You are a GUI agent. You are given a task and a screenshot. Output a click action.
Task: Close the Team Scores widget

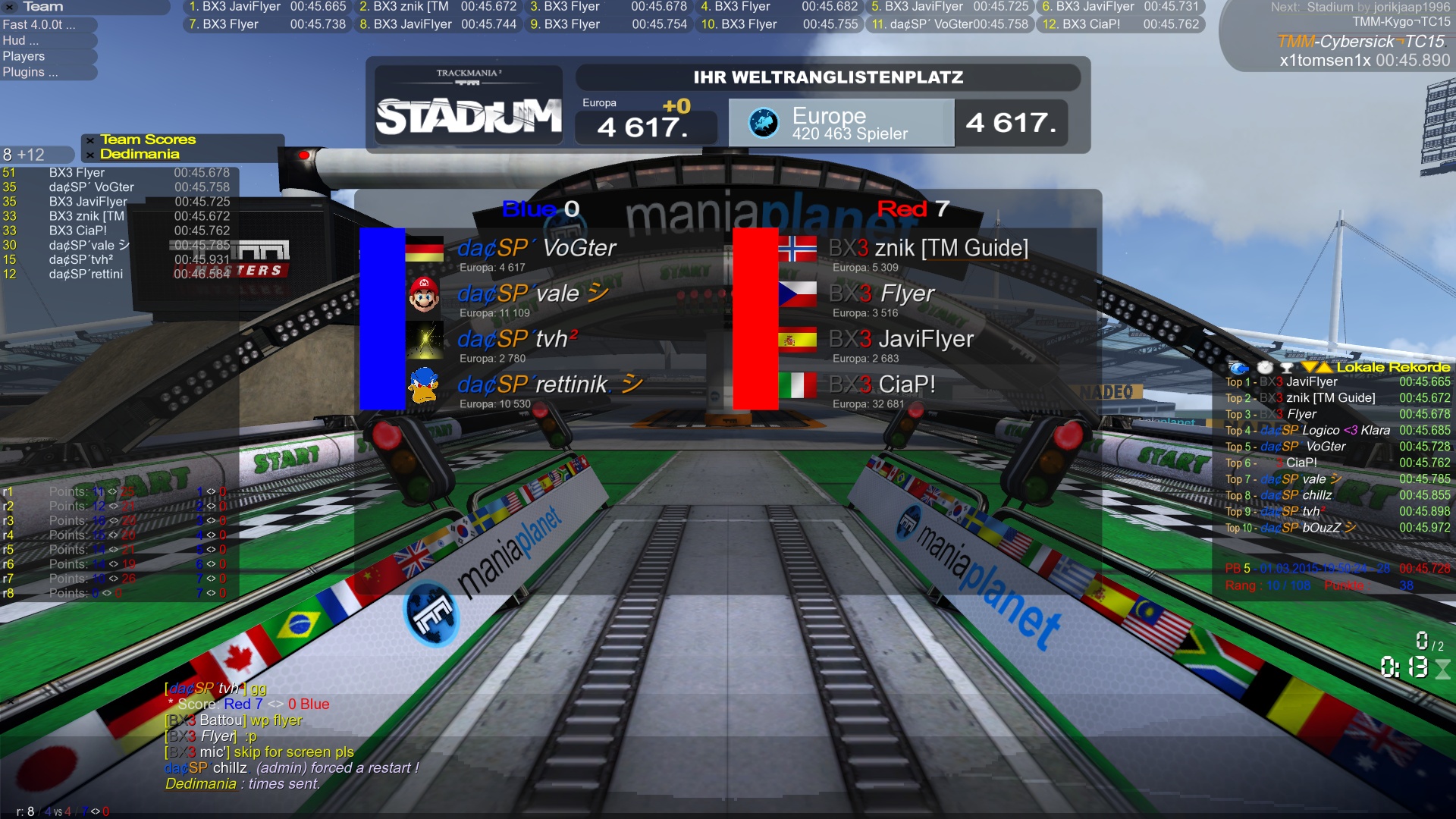[x=90, y=140]
